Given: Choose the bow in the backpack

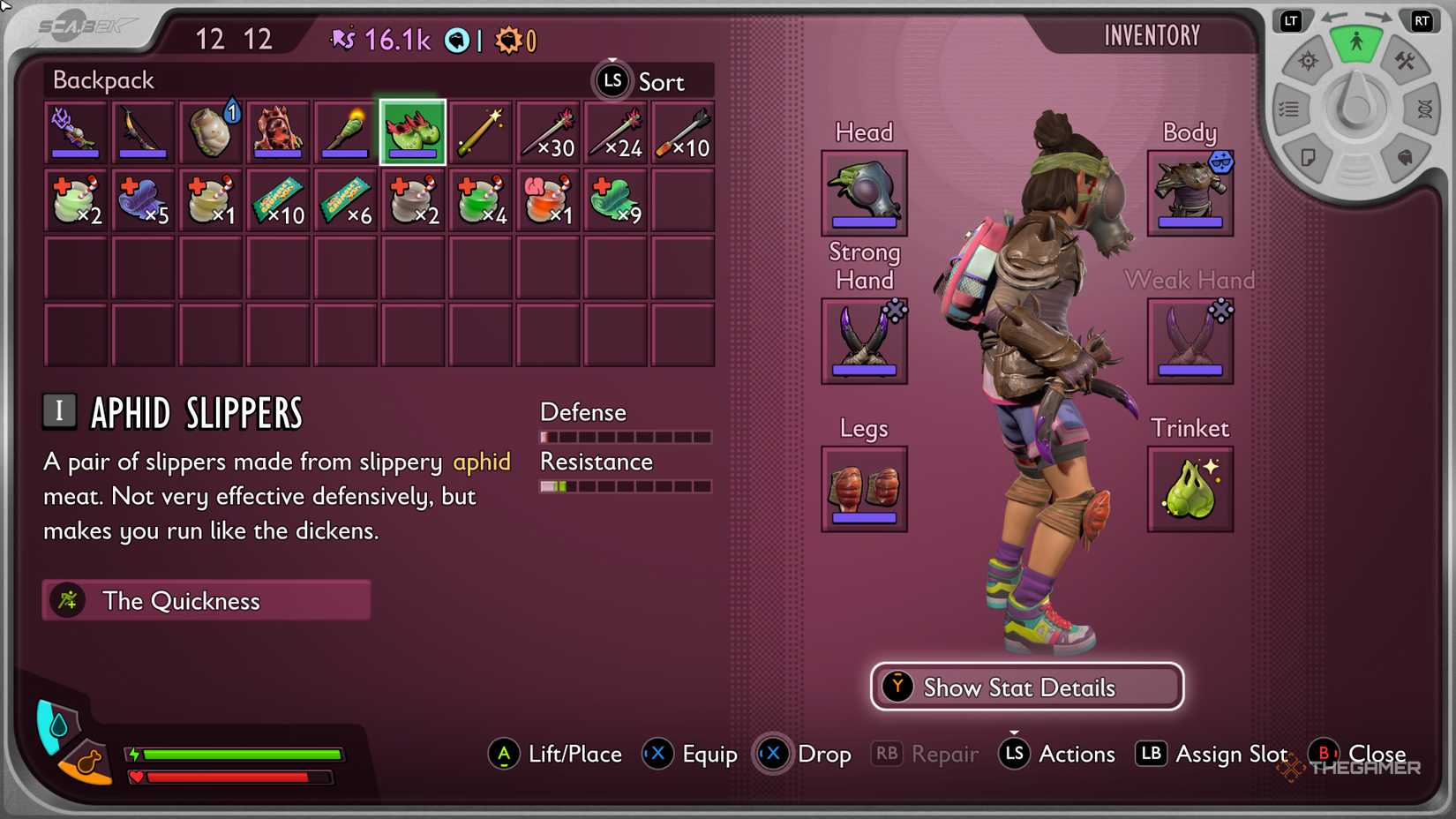Looking at the screenshot, I should [142, 131].
